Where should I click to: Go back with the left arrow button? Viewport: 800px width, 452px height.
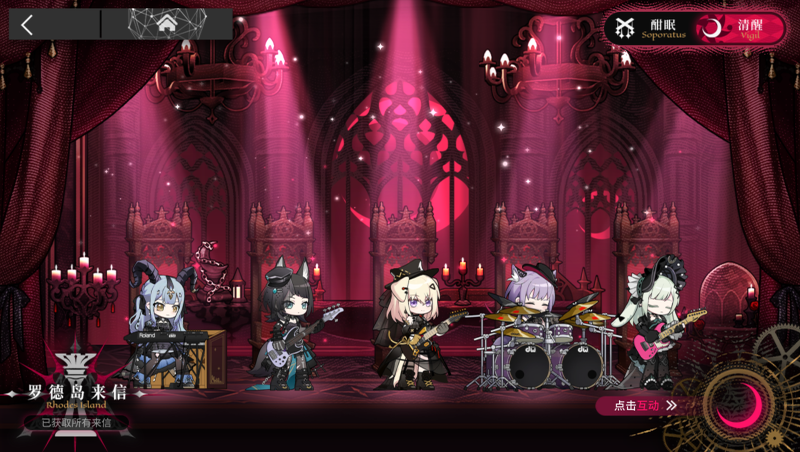click(28, 25)
